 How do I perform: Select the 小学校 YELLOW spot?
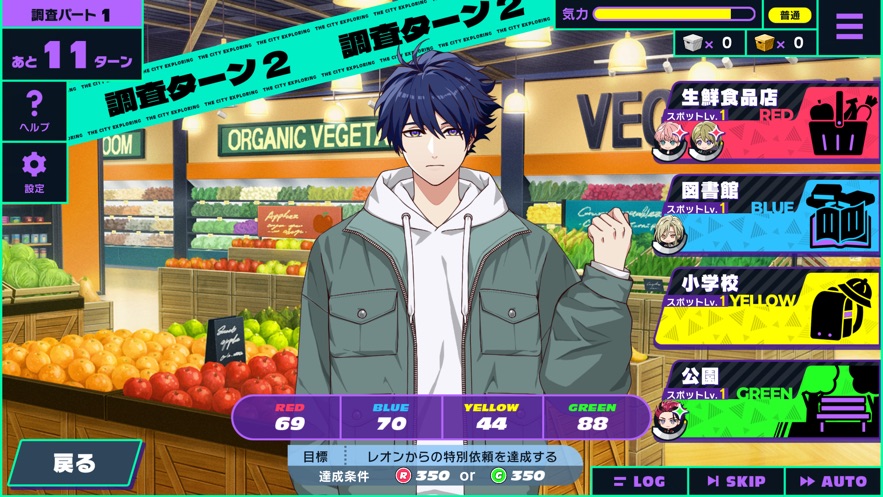pyautogui.click(x=770, y=308)
